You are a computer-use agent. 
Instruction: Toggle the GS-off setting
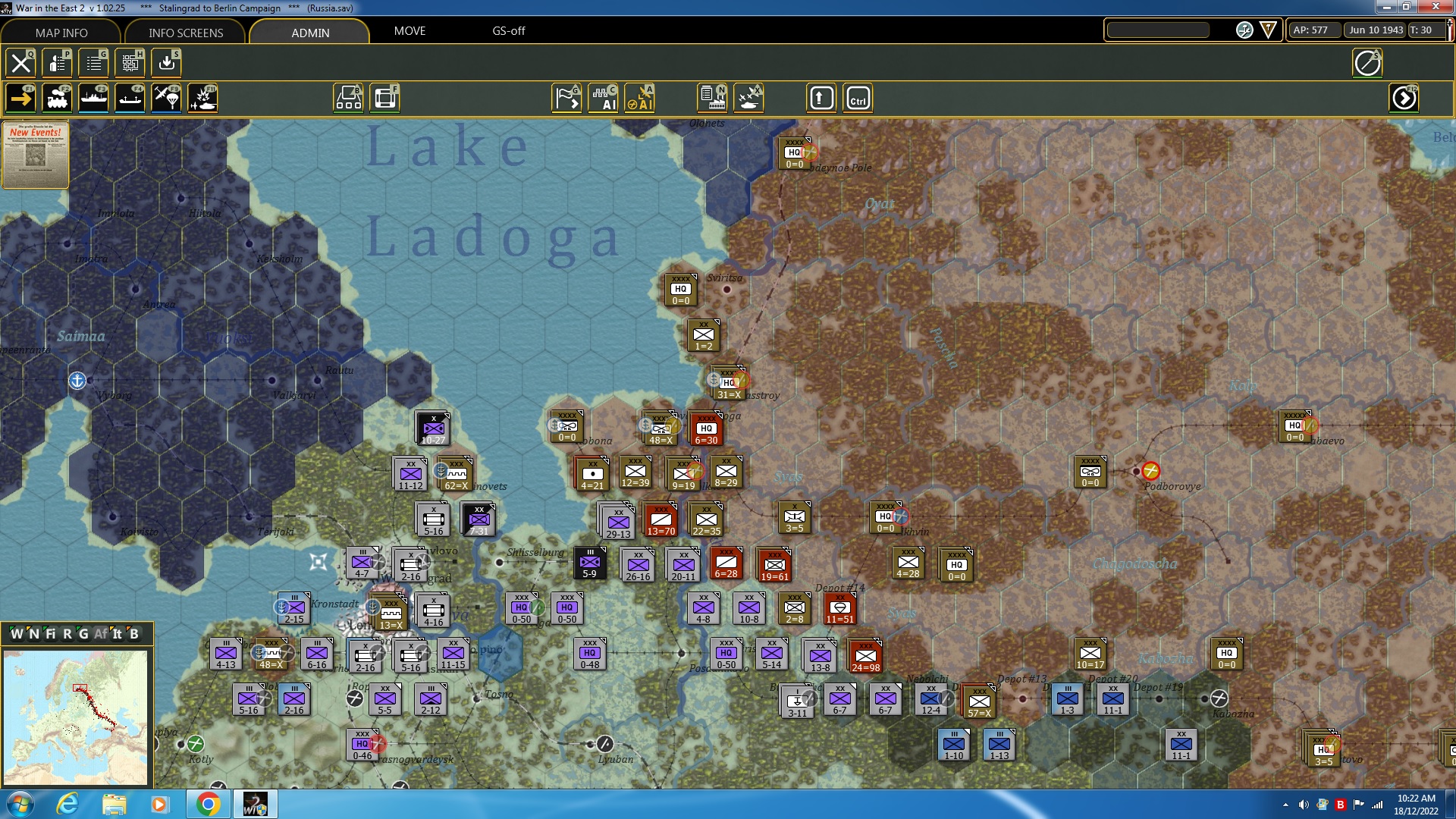coord(508,32)
